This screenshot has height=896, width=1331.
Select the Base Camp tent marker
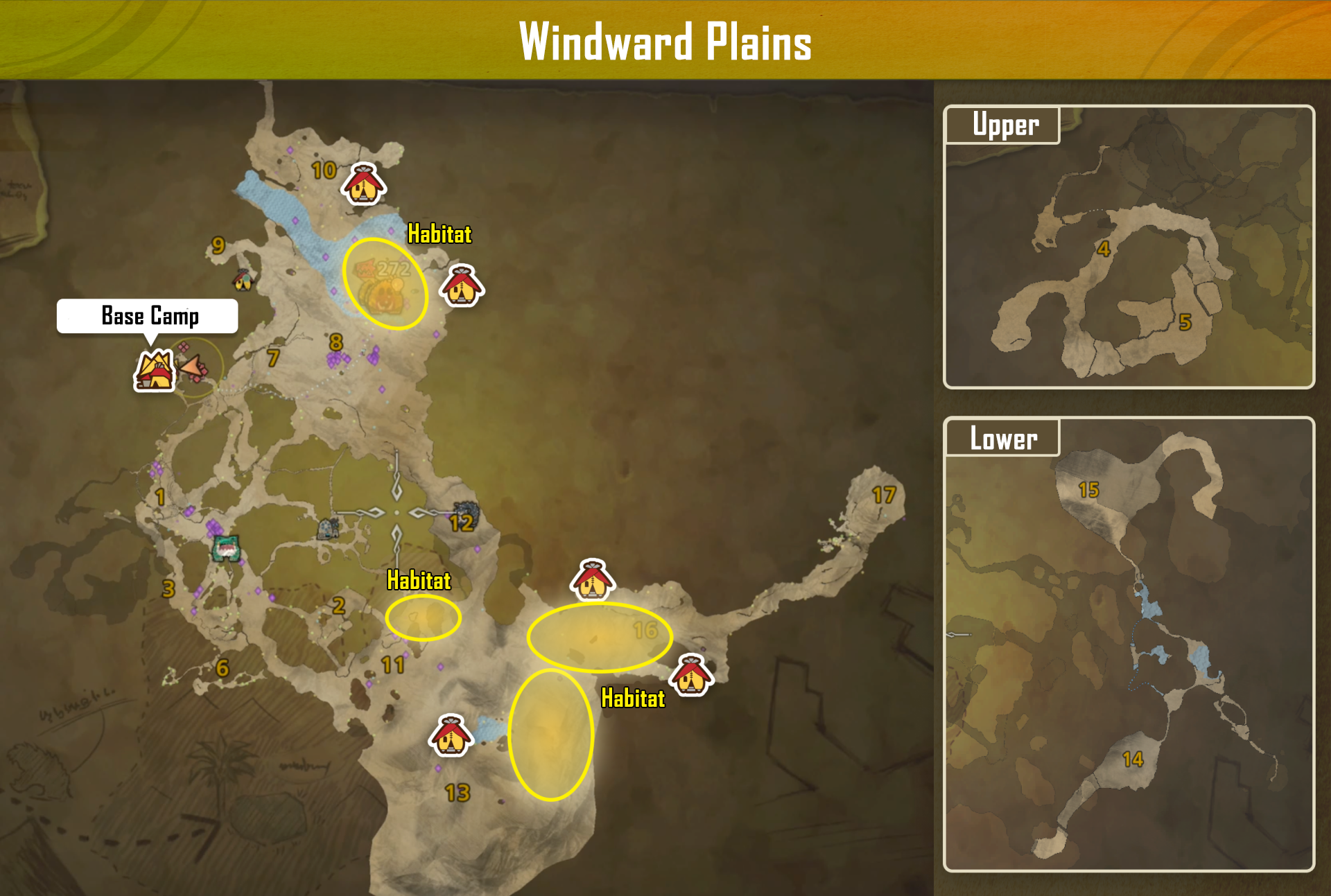[154, 371]
